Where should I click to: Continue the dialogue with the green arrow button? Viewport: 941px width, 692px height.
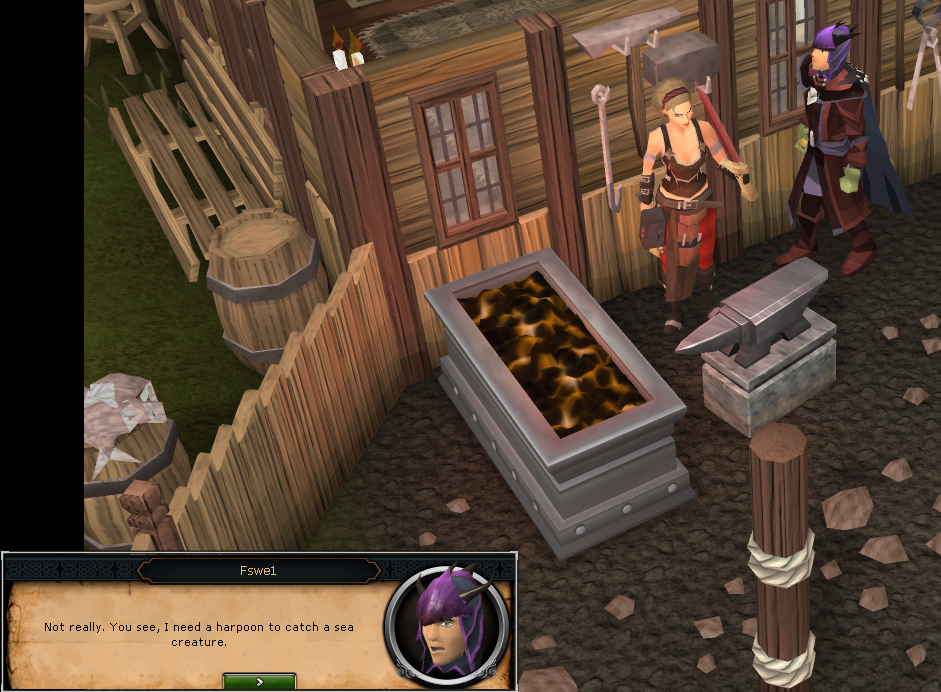point(259,682)
